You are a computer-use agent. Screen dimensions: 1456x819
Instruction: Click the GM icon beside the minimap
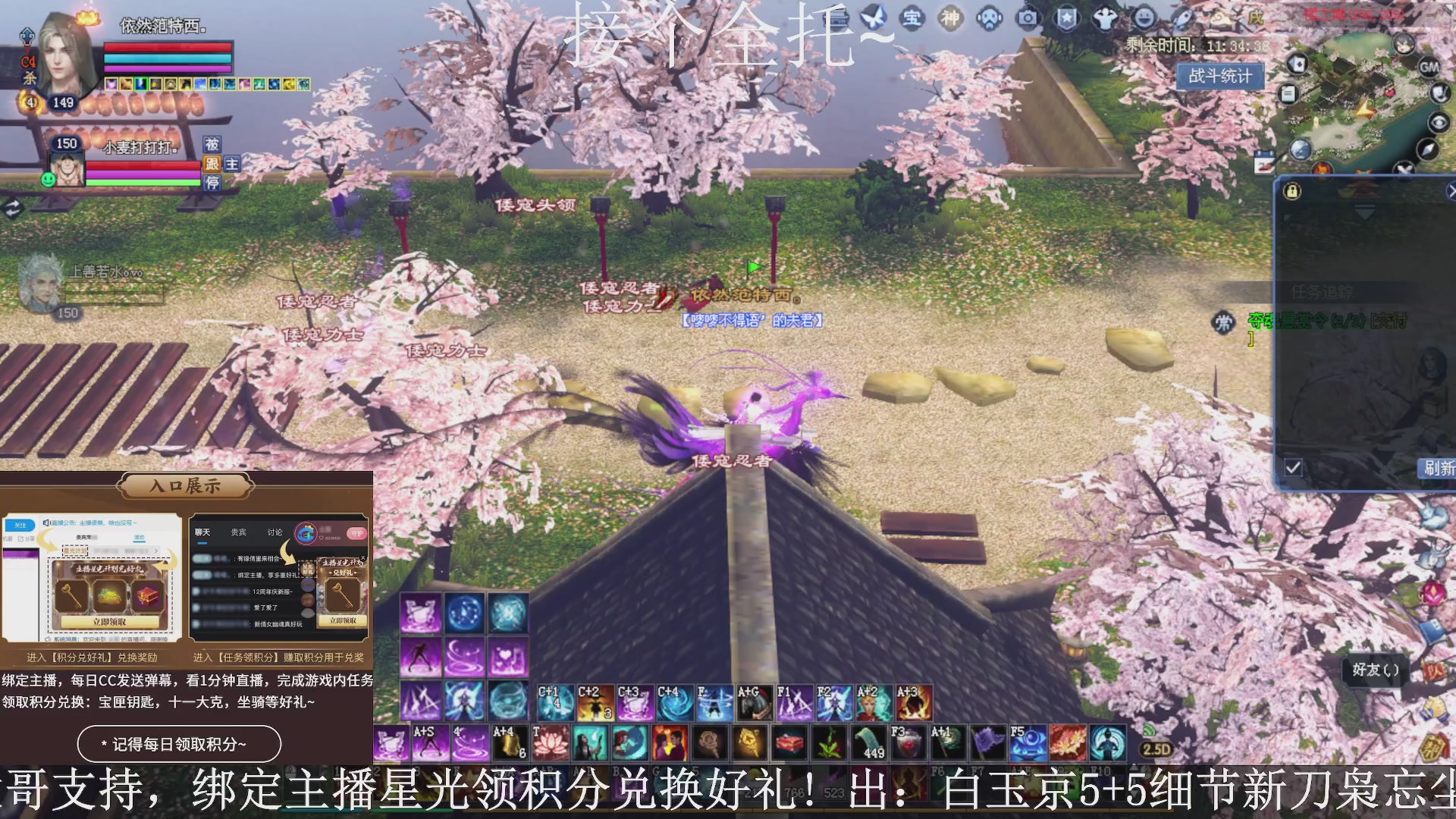point(1429,67)
